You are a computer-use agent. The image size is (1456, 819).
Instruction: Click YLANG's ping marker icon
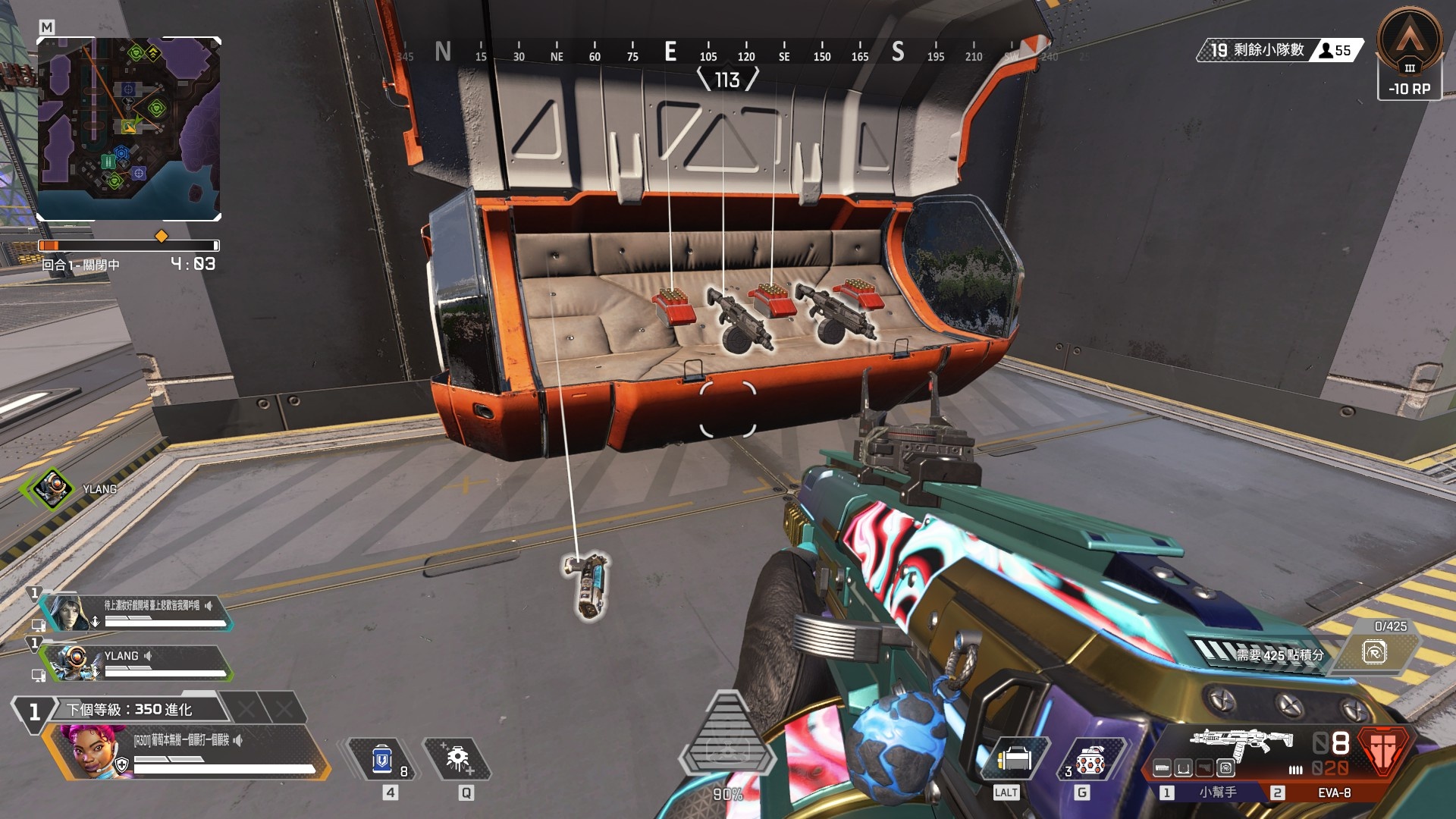pyautogui.click(x=53, y=488)
